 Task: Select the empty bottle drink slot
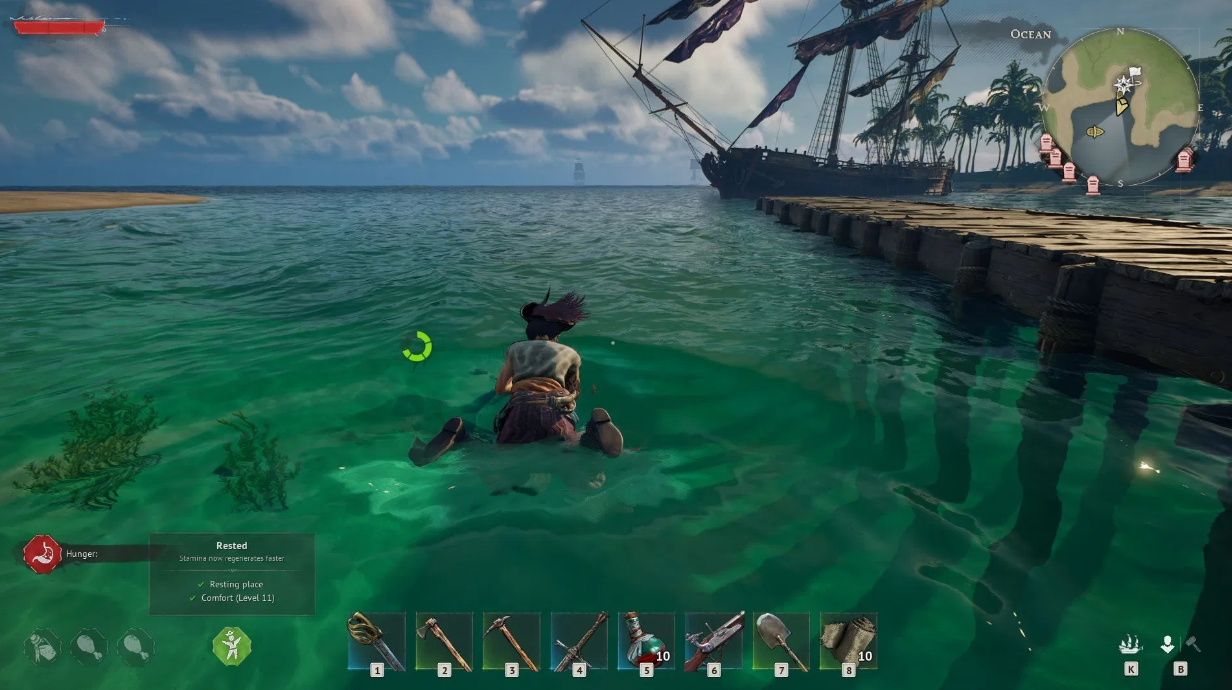click(43, 647)
